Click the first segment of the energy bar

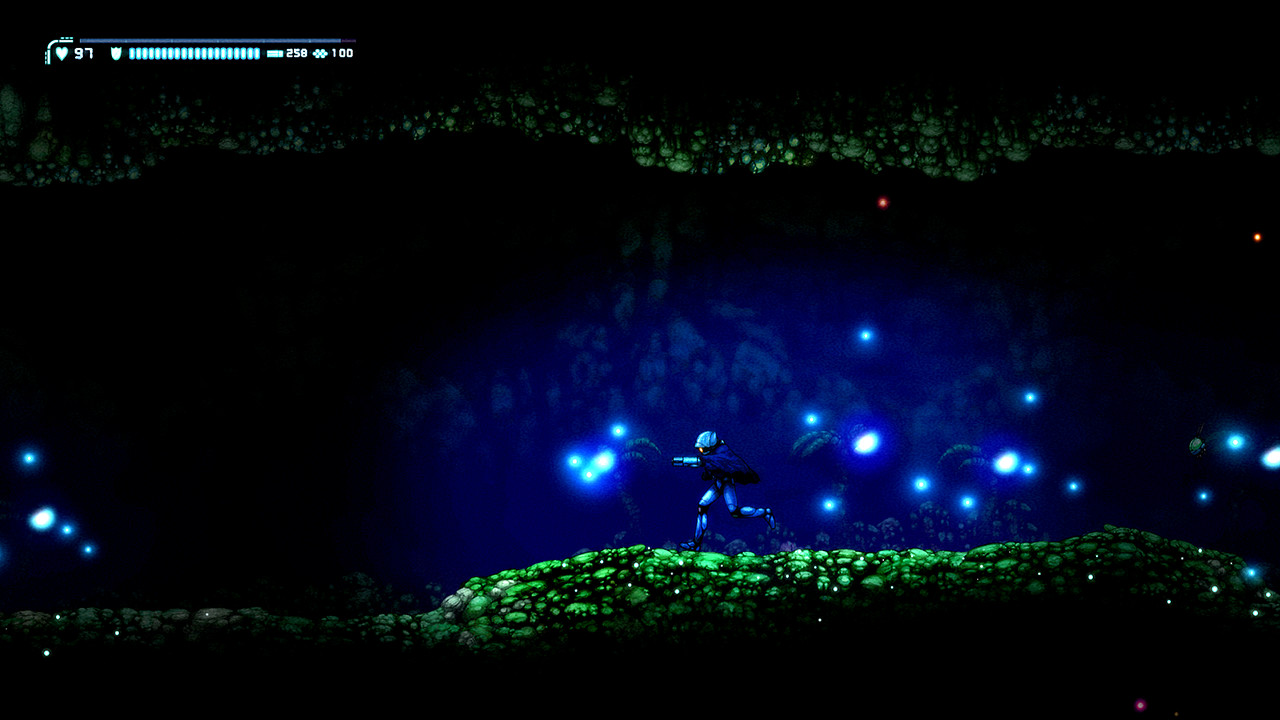pyautogui.click(x=133, y=53)
